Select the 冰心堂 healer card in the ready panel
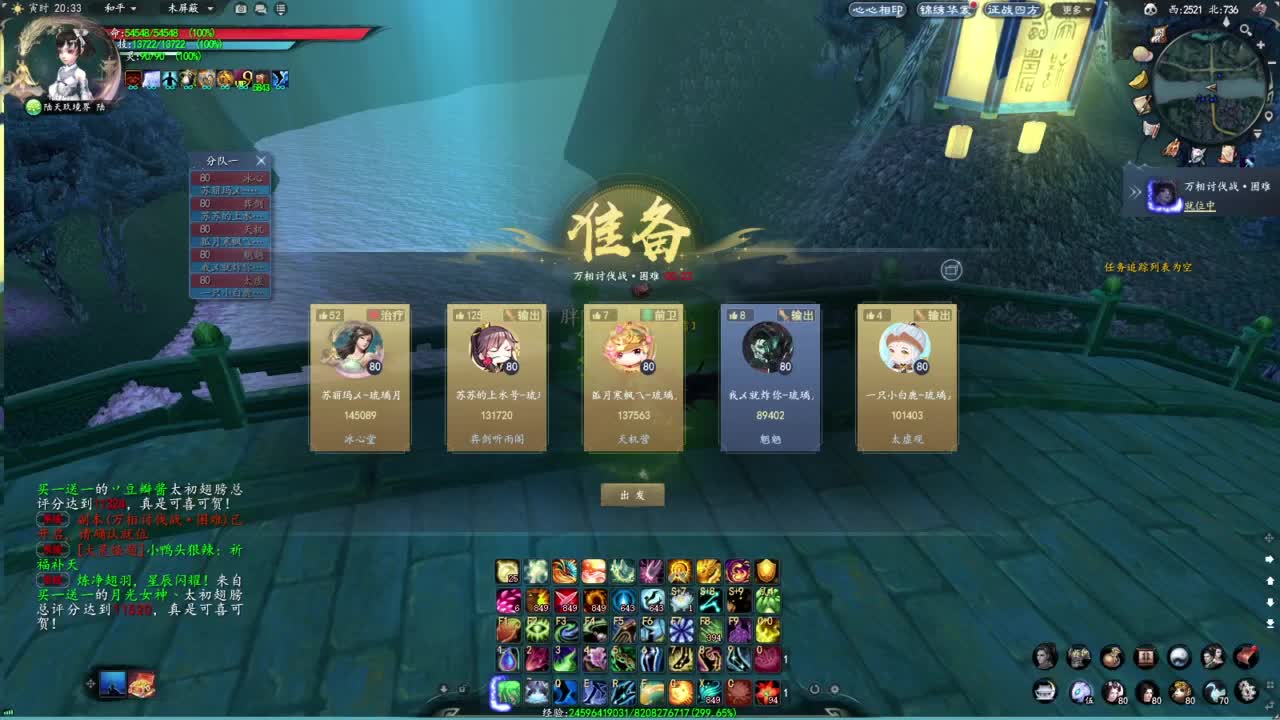 [x=360, y=380]
